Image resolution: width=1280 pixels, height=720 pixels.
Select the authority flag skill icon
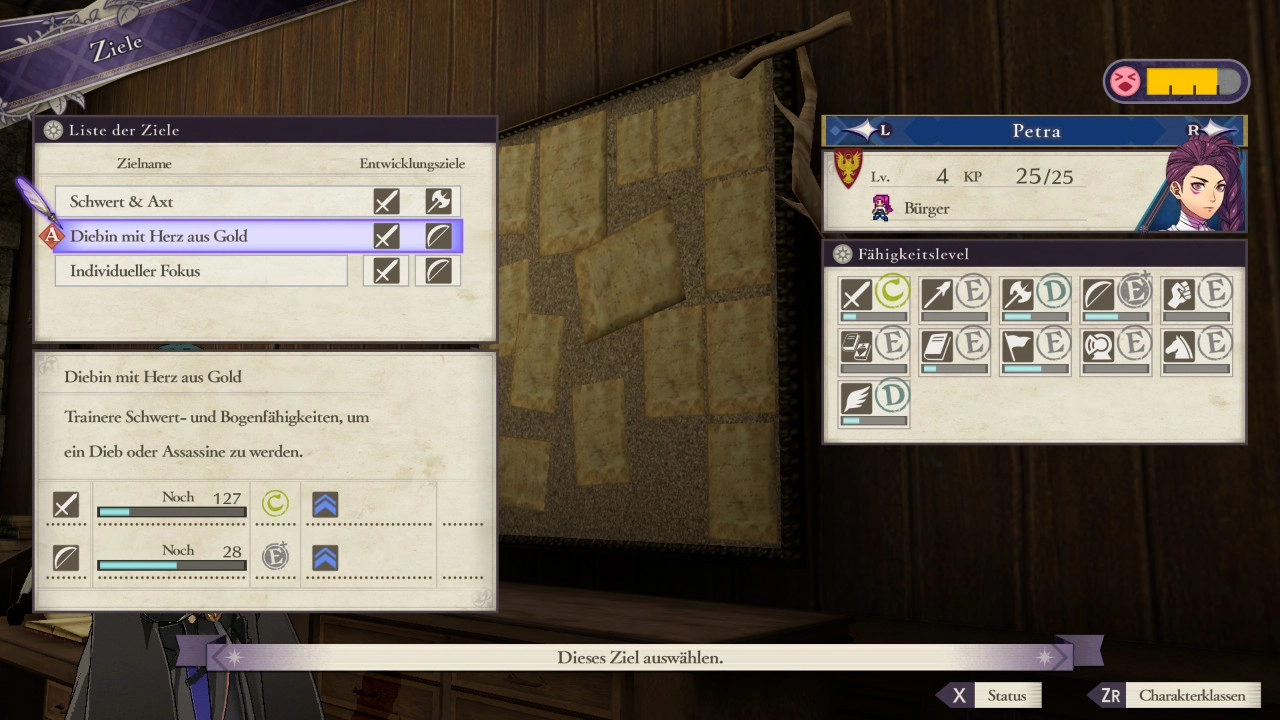tap(1017, 347)
